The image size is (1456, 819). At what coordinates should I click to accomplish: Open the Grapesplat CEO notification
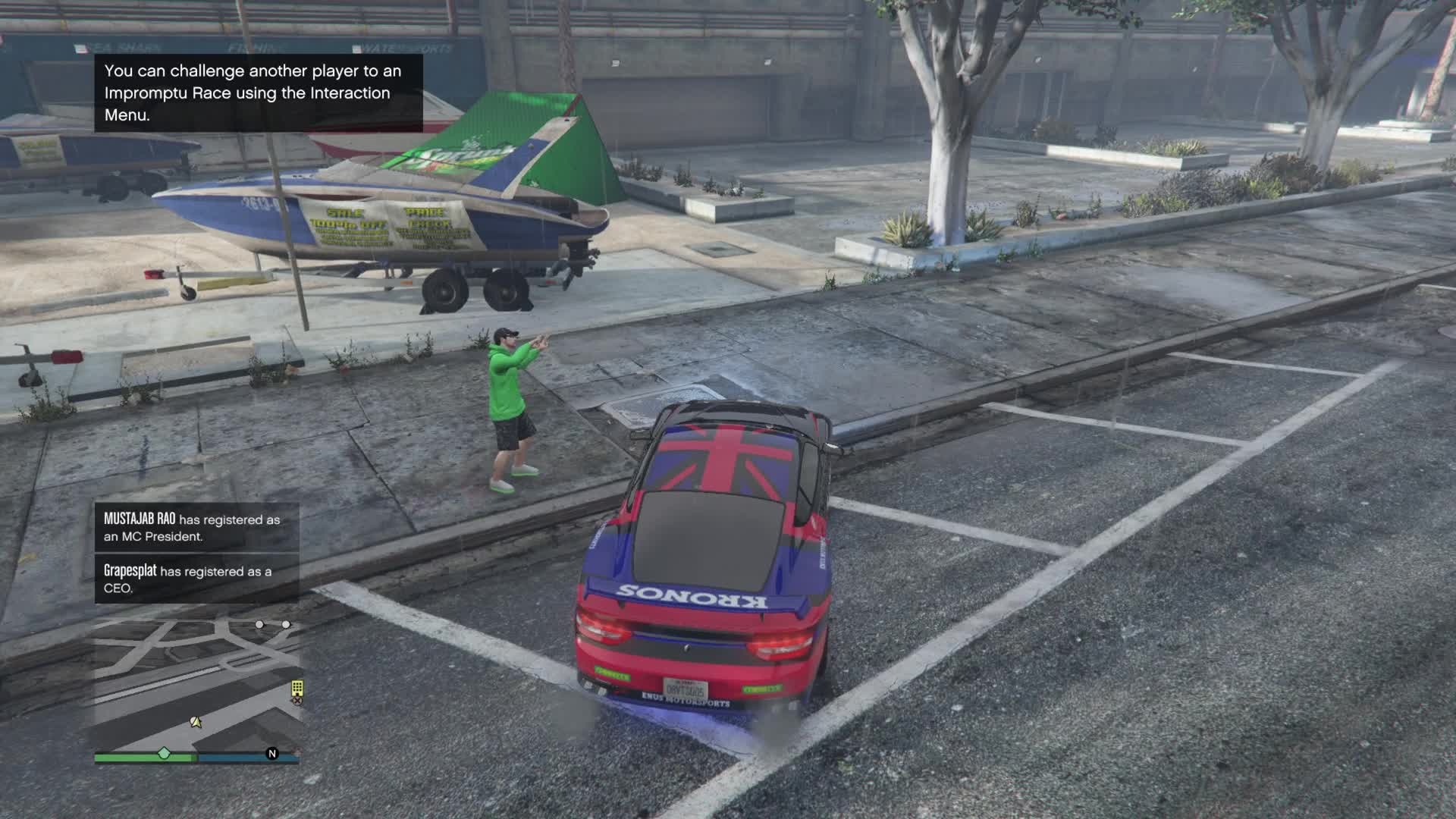click(x=196, y=579)
